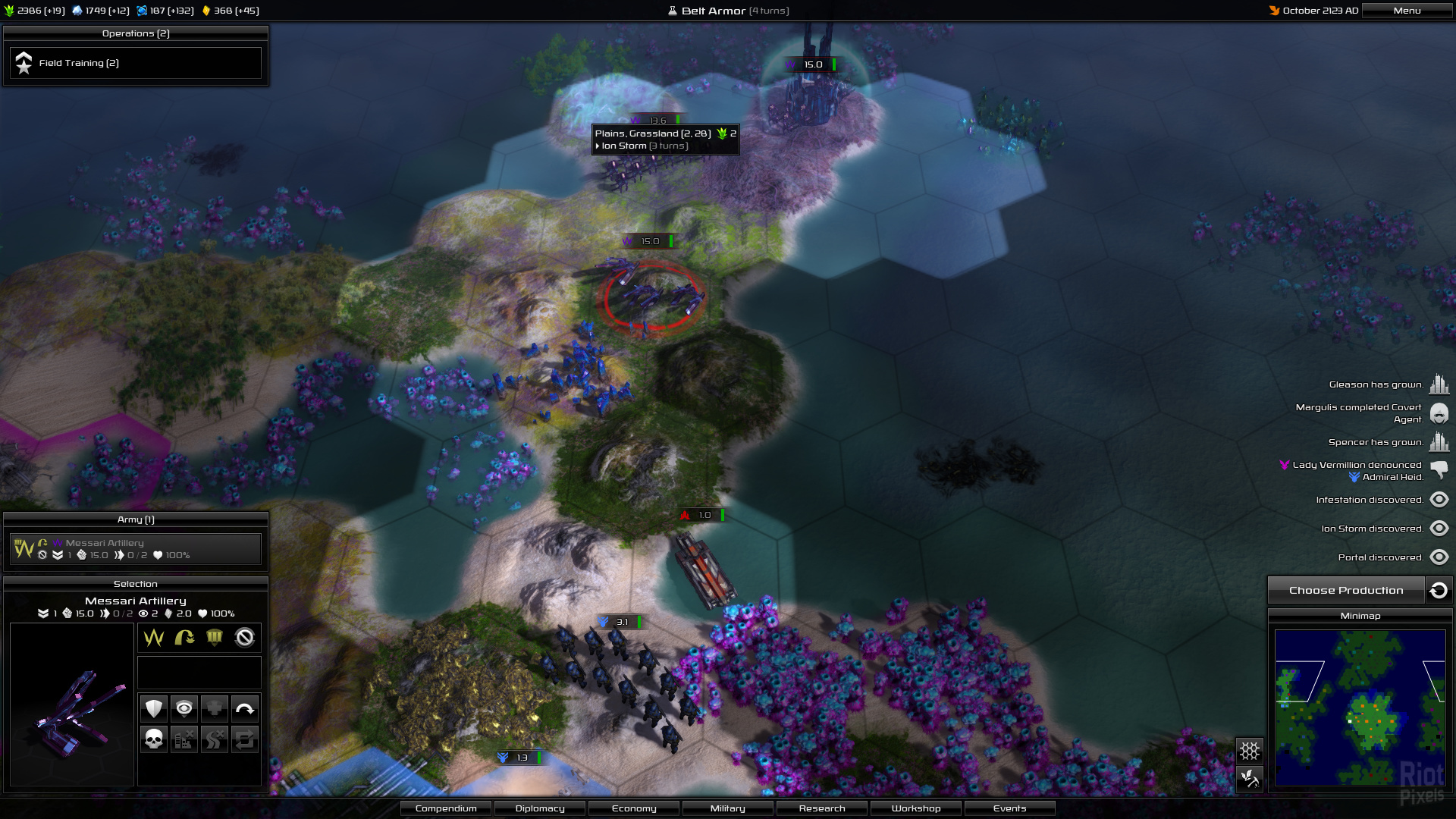1456x819 pixels.
Task: Open the Menu button
Action: tap(1407, 11)
